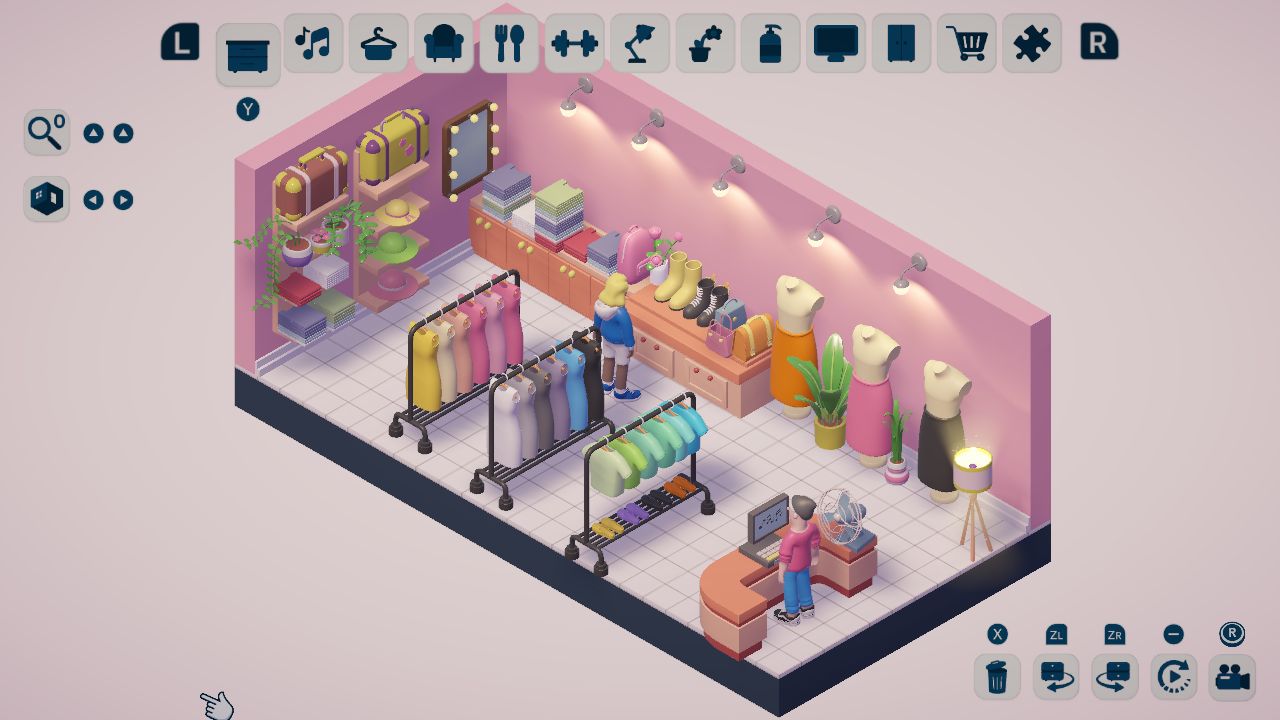
Task: Select the zoom magnifier tool
Action: pos(45,132)
